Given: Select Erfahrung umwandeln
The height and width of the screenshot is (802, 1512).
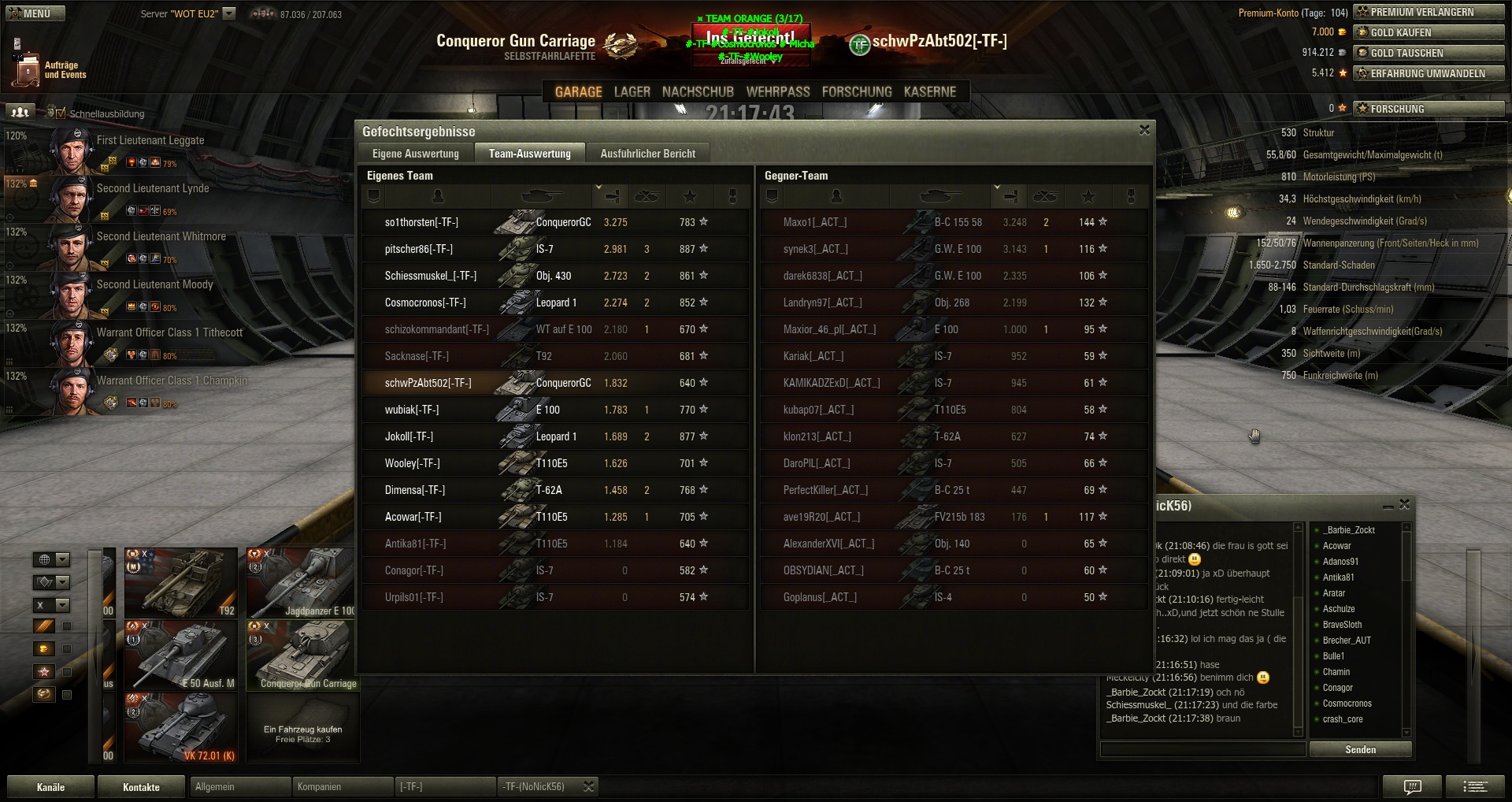Looking at the screenshot, I should tap(1428, 73).
